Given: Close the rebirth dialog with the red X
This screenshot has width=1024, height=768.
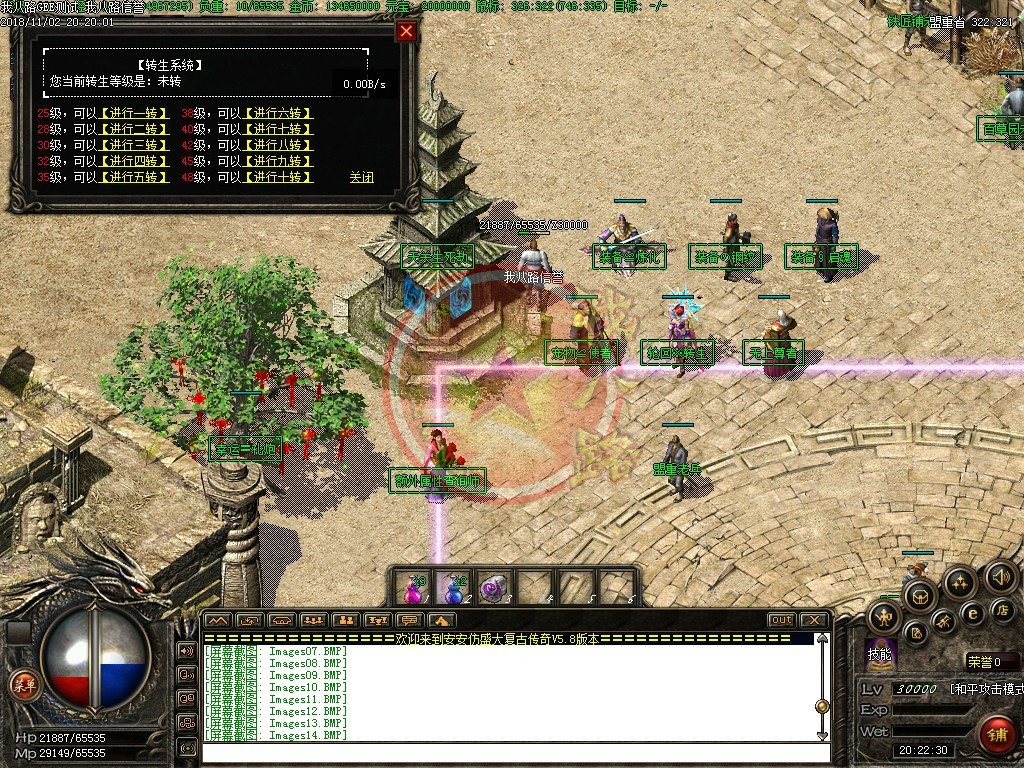Looking at the screenshot, I should tap(406, 31).
